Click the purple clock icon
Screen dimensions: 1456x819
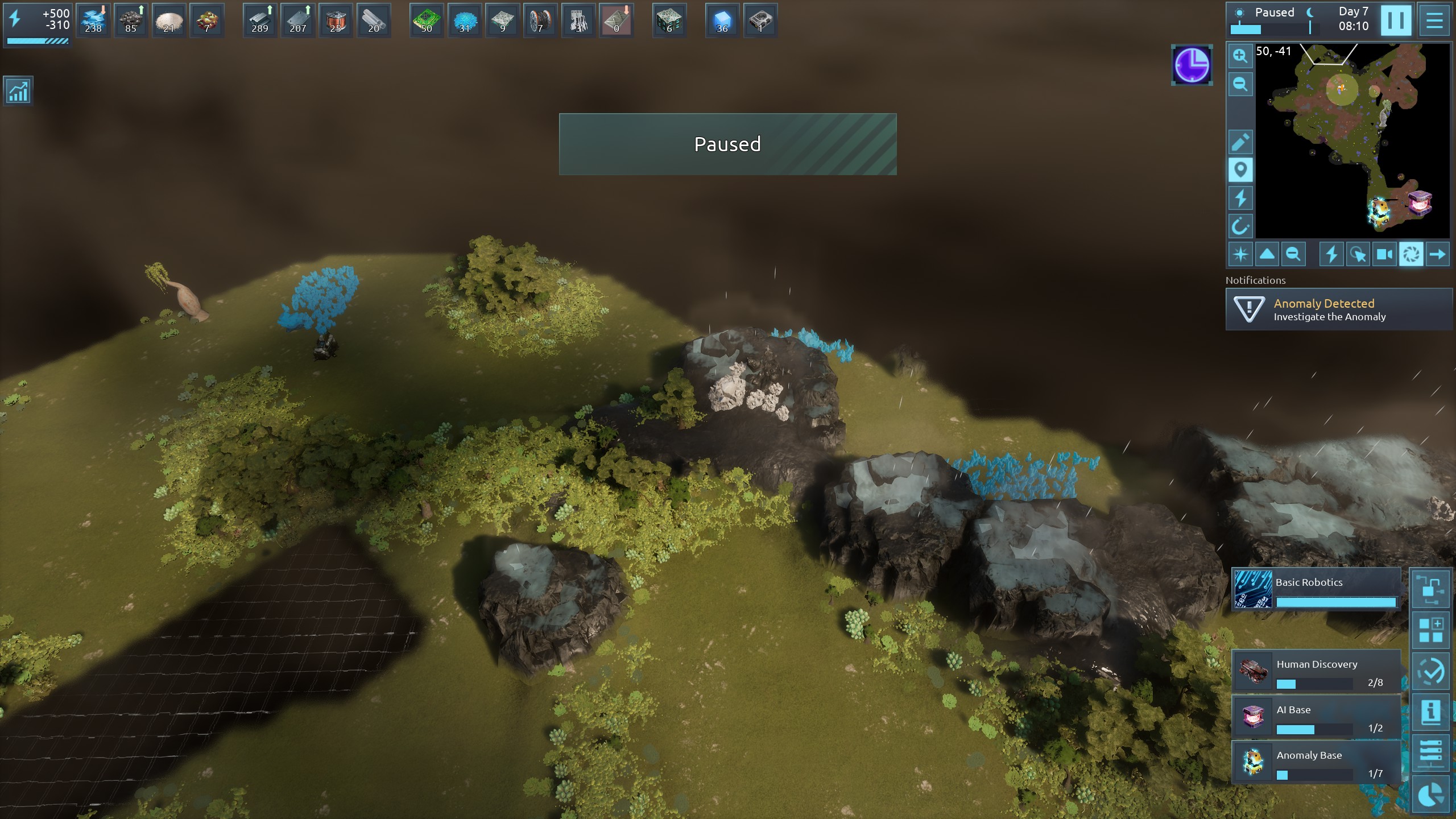point(1192,65)
